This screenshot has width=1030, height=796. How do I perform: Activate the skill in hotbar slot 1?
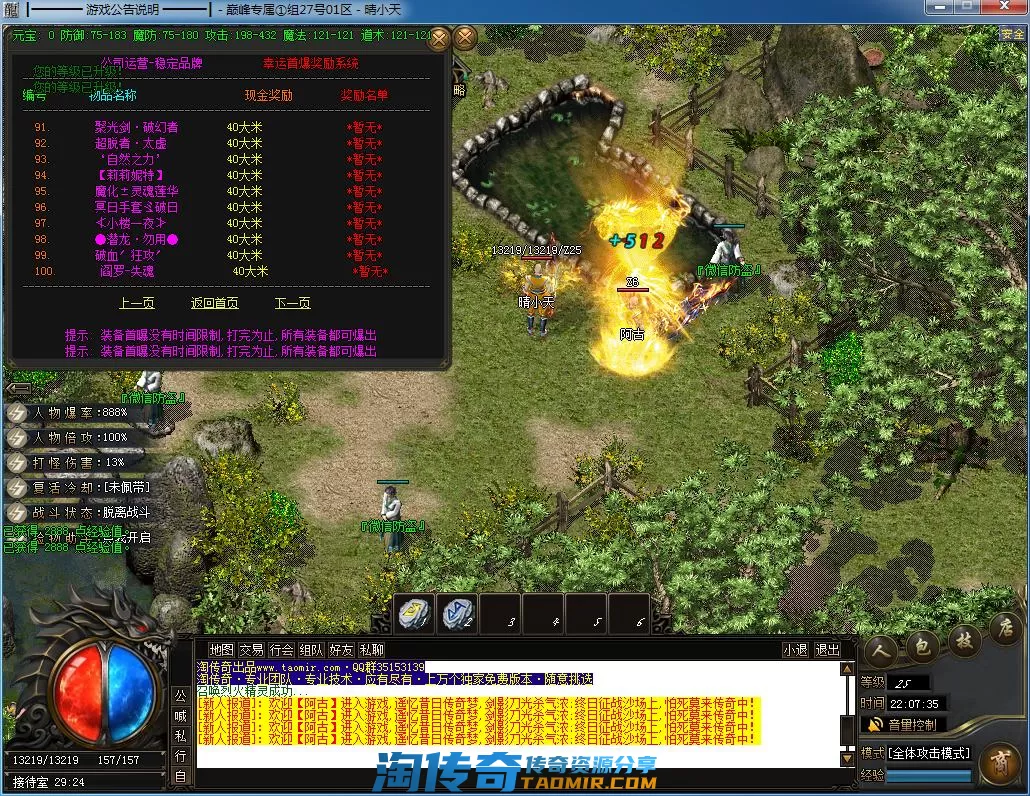[414, 614]
